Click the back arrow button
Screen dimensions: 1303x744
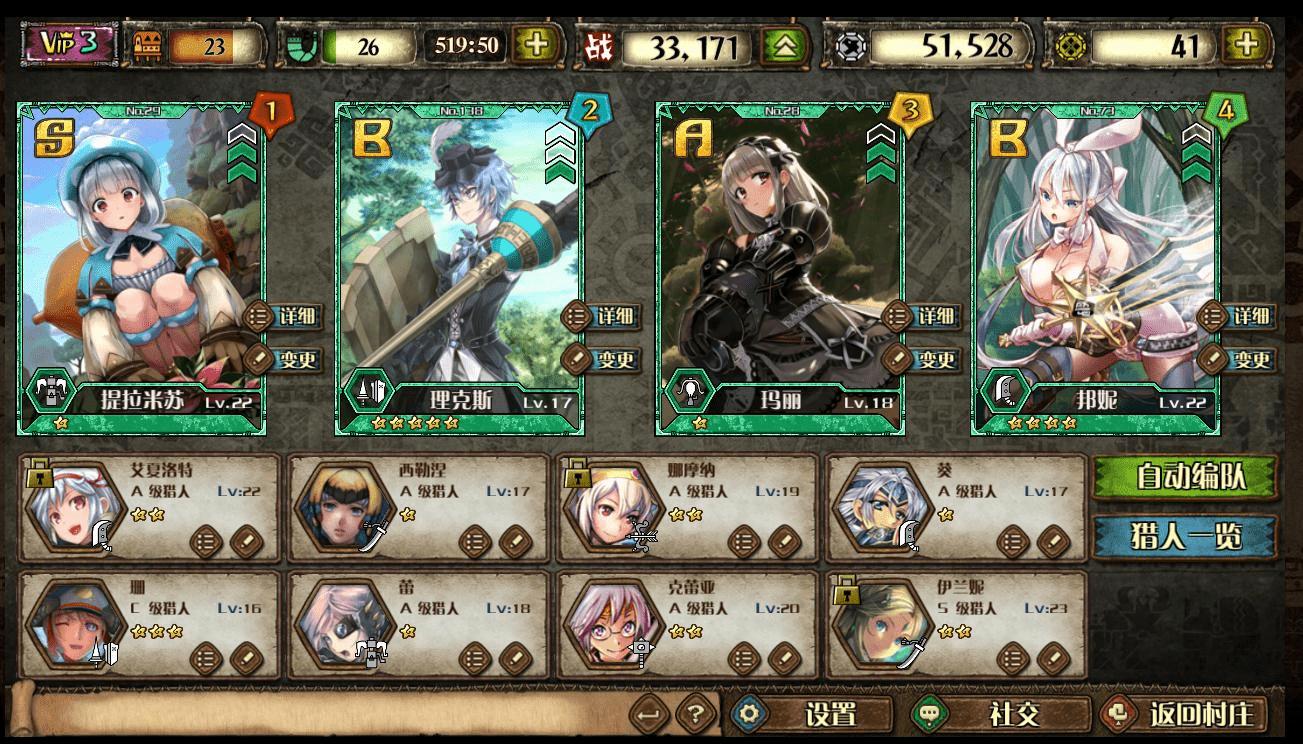[650, 714]
